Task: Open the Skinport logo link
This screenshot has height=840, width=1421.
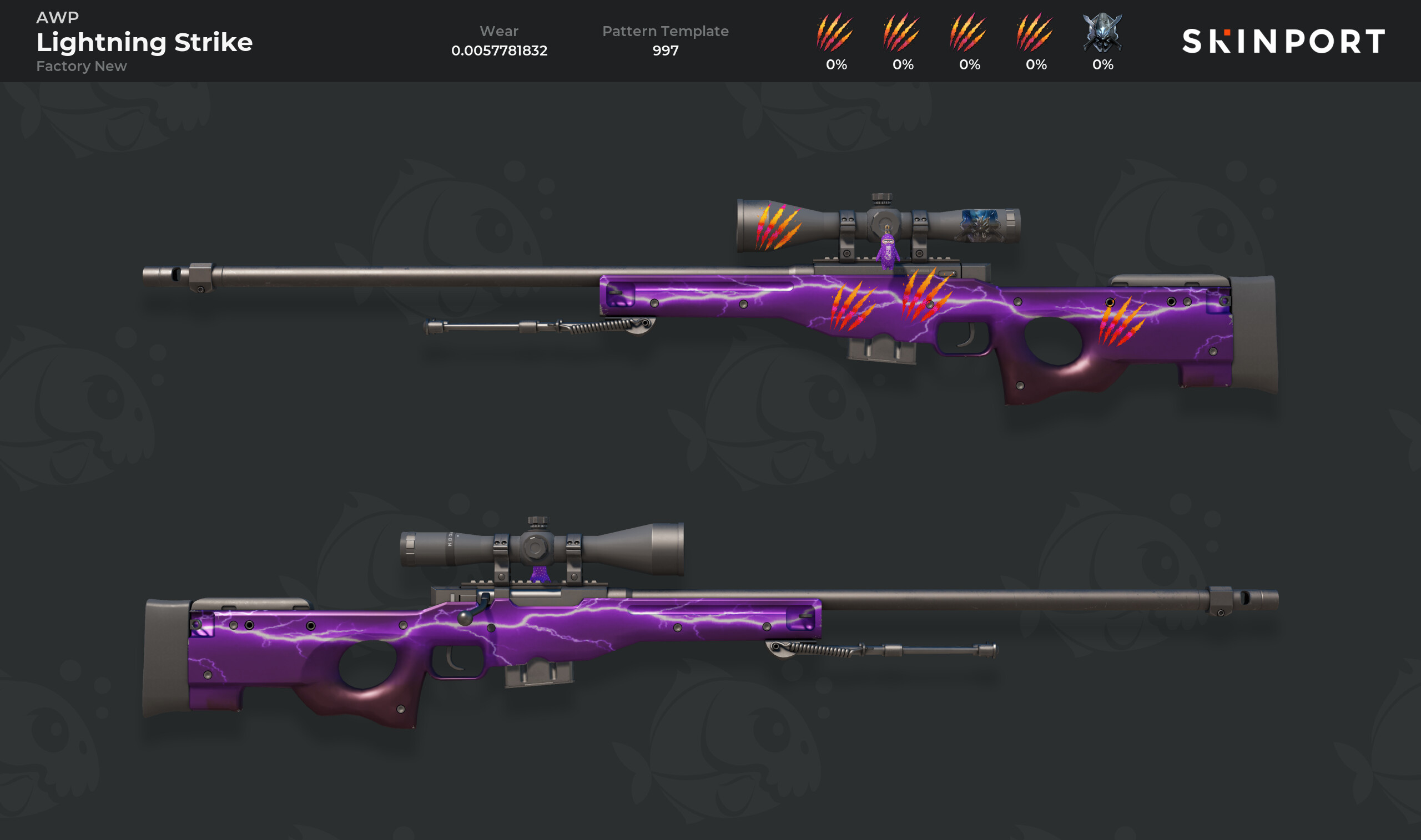Action: 1283,41
